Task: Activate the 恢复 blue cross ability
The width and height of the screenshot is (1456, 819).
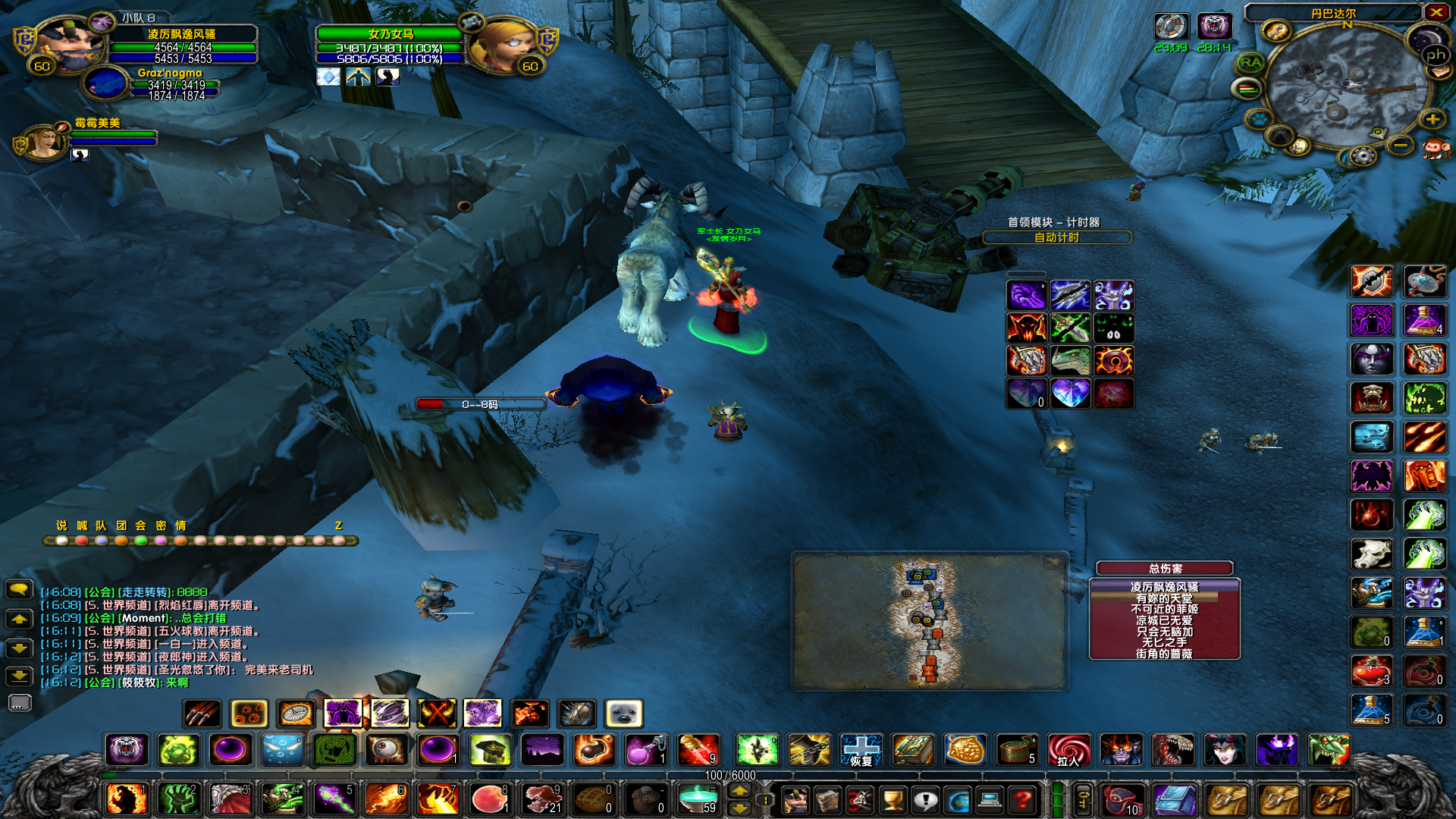Action: [861, 750]
